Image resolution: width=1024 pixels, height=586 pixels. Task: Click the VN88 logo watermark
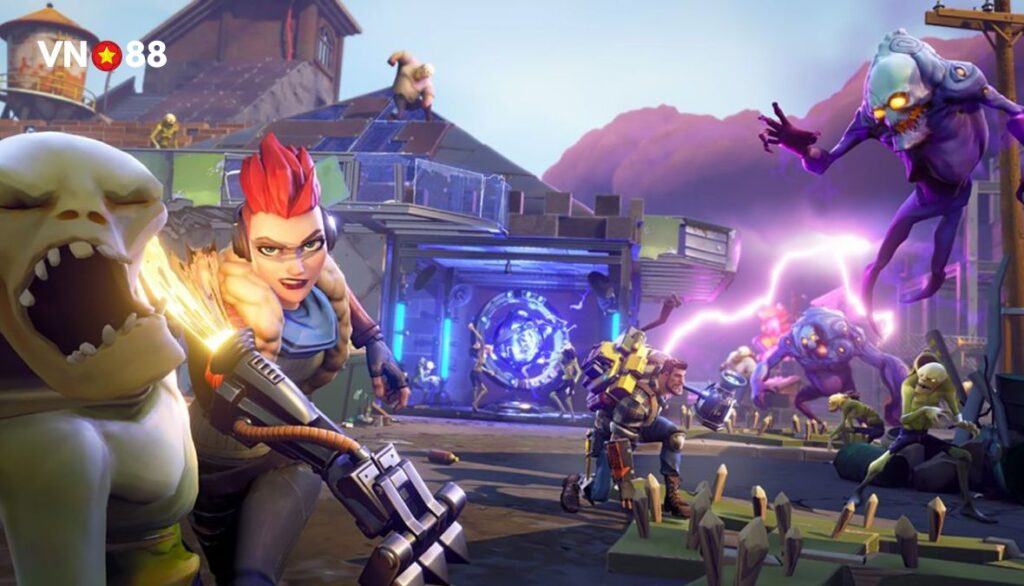coord(103,55)
